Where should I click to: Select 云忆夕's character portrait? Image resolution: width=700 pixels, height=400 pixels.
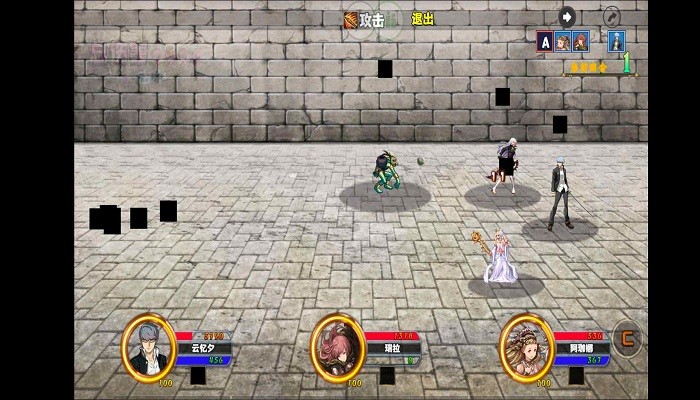[149, 347]
